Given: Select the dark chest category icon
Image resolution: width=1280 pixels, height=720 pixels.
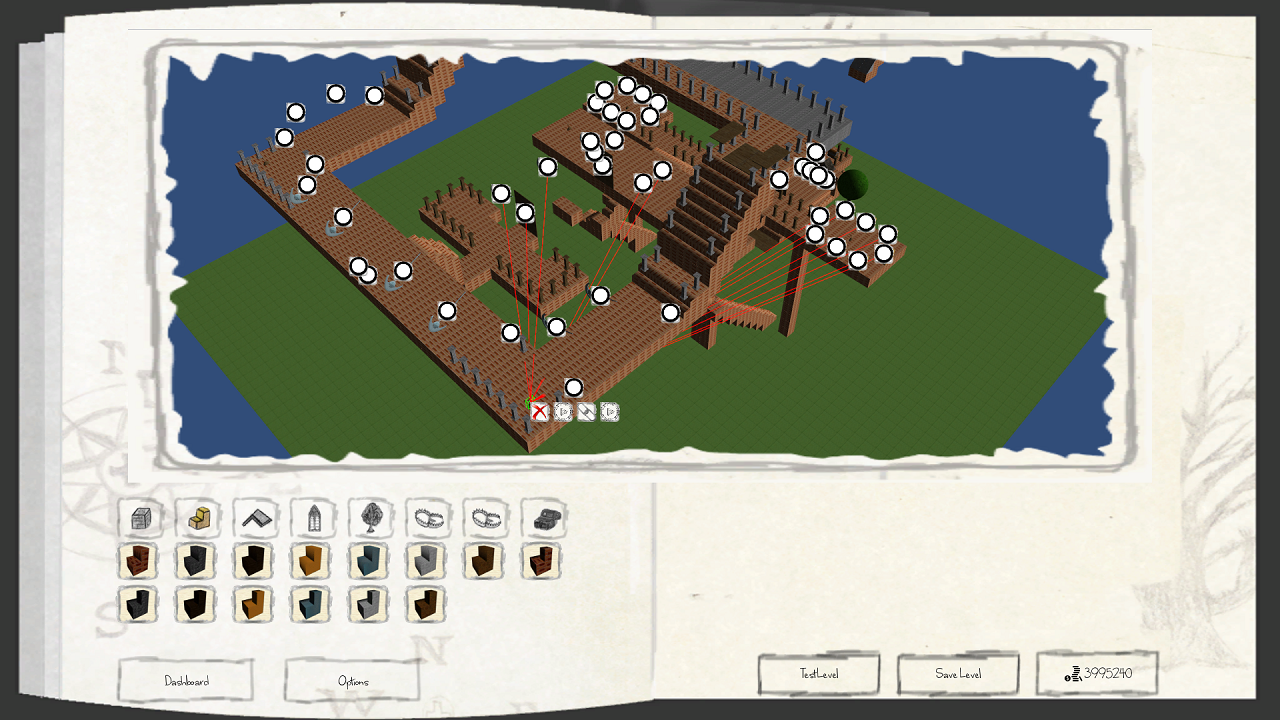Looking at the screenshot, I should [544, 519].
